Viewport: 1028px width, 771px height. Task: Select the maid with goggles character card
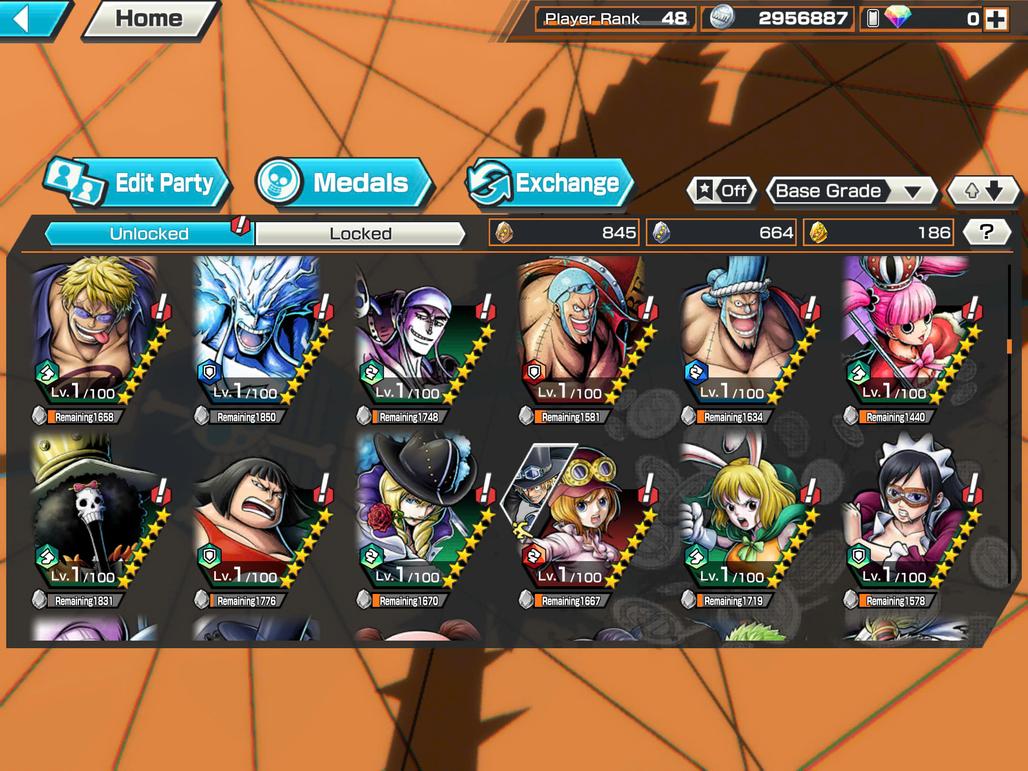(905, 520)
